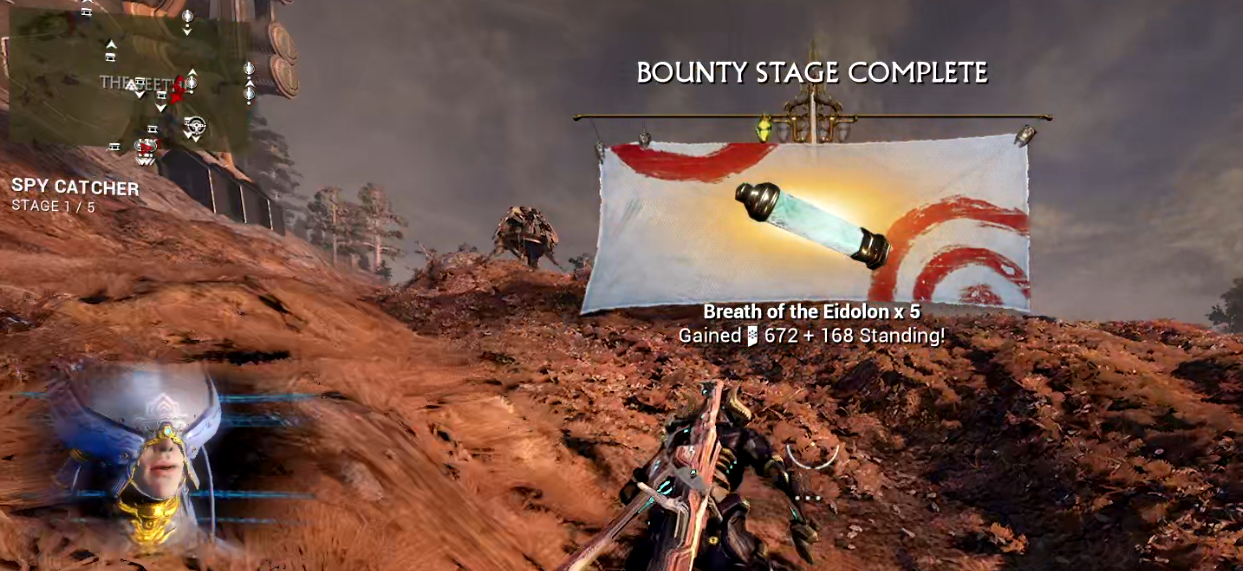Select the Spy Catcher bounty tracker
This screenshot has height=571, width=1243.
pos(75,188)
